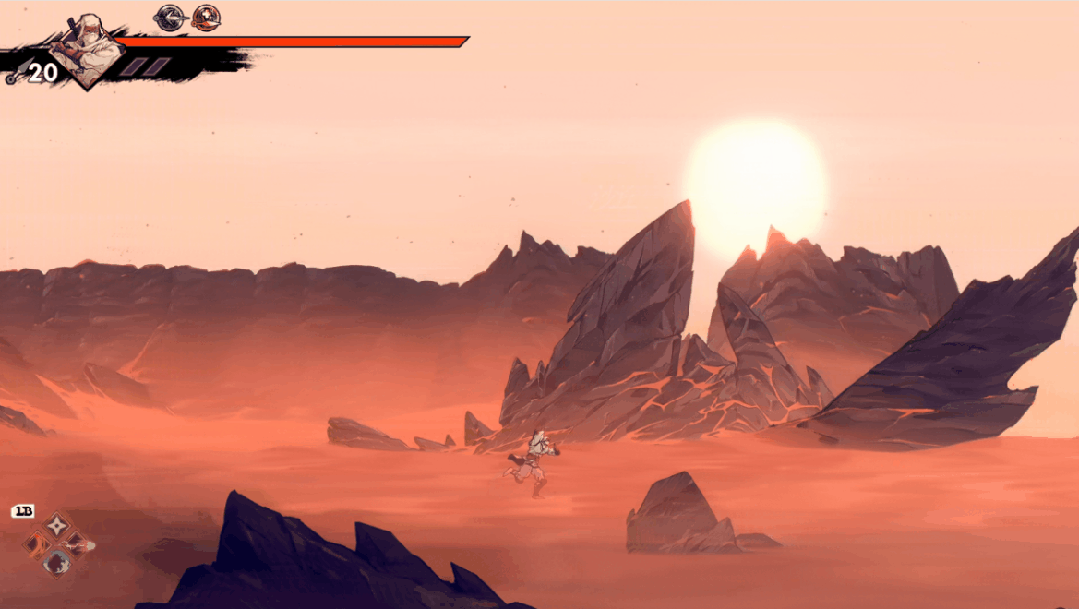Click the white-hooded ninja portrait
Image resolution: width=1079 pixels, height=609 pixels.
tap(86, 54)
